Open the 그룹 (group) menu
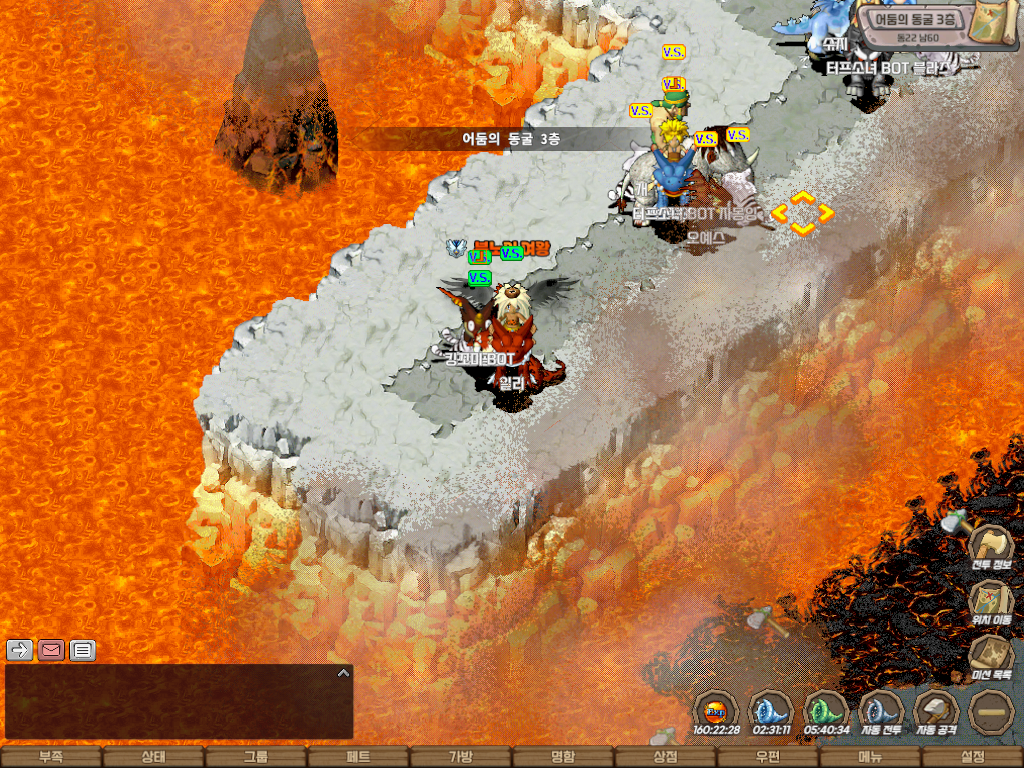The width and height of the screenshot is (1024, 768). click(256, 757)
